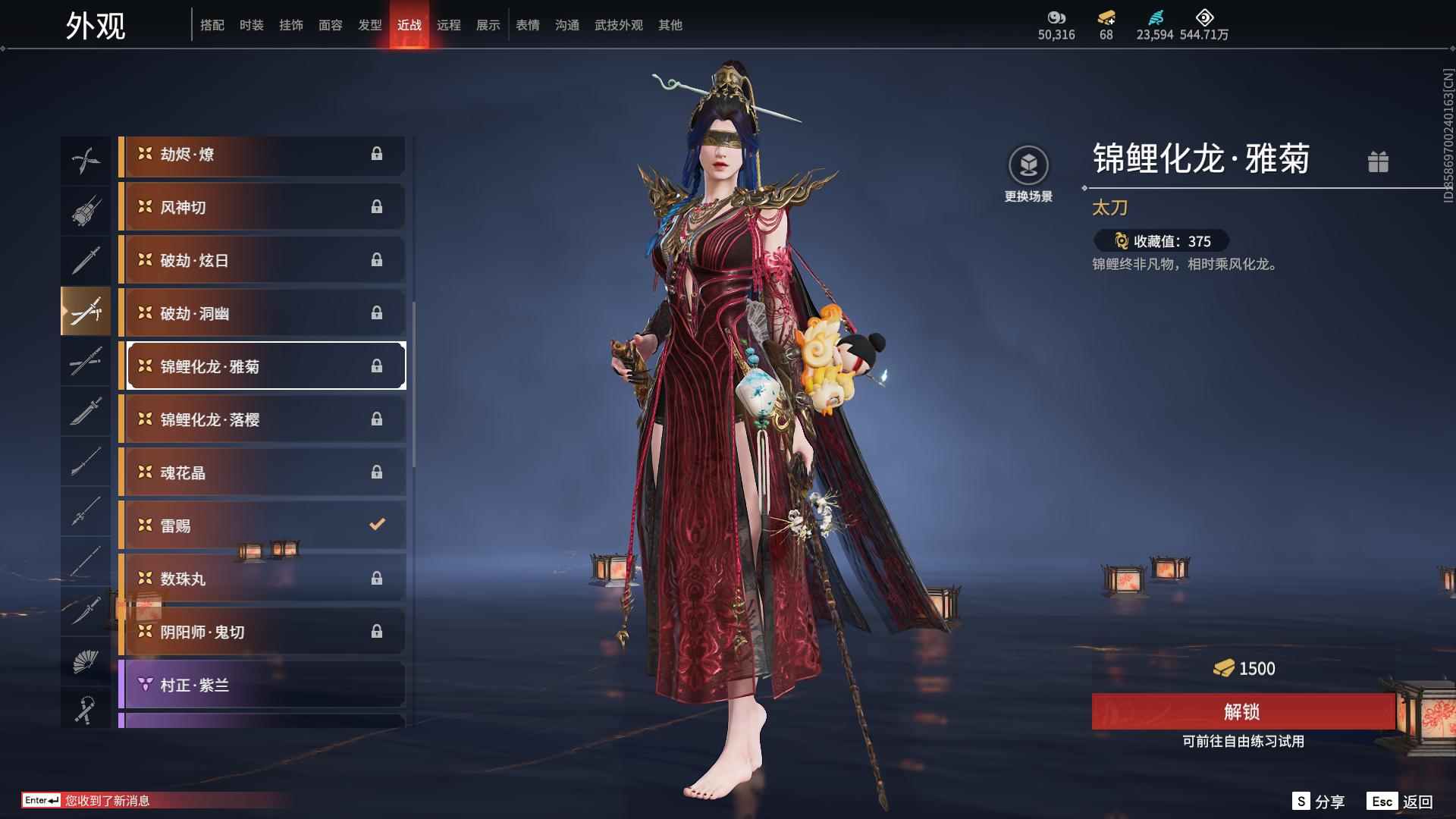Open the currently highlighted katana weapon category
Viewport: 1456px width, 819px height.
pos(86,311)
